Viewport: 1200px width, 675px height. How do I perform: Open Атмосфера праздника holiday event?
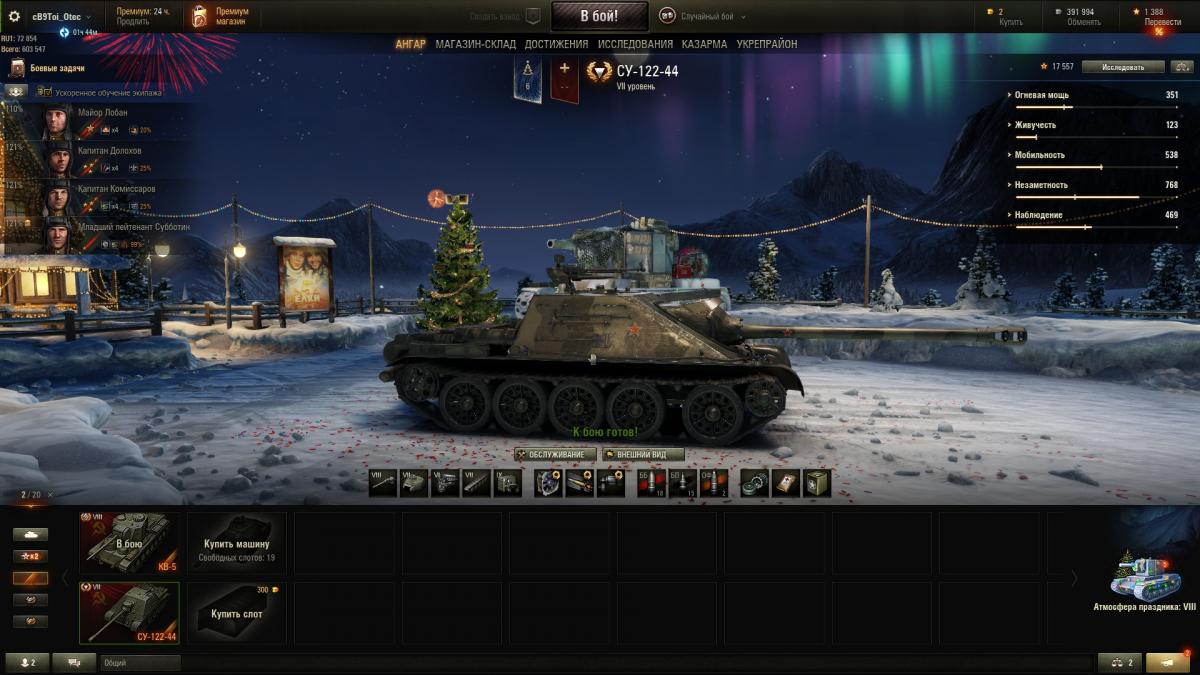(1145, 580)
